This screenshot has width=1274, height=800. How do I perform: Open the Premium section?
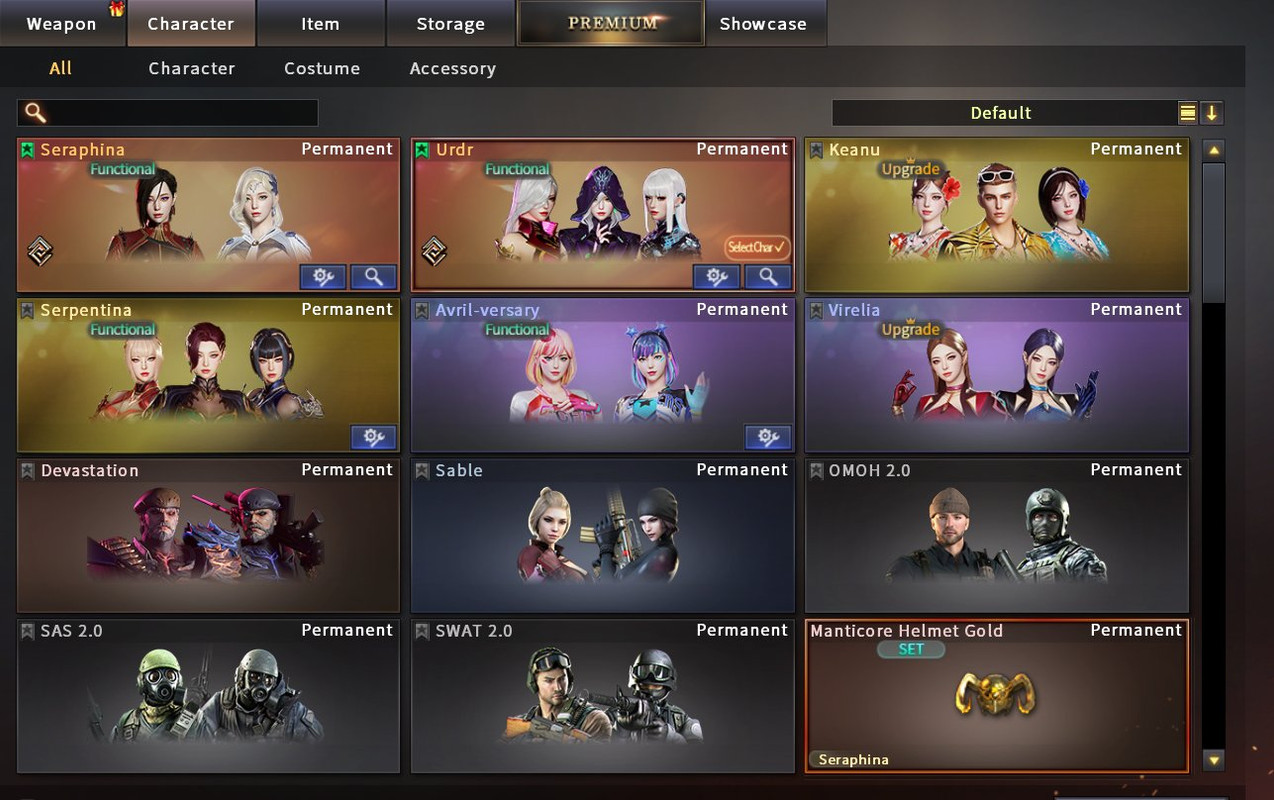(x=612, y=23)
